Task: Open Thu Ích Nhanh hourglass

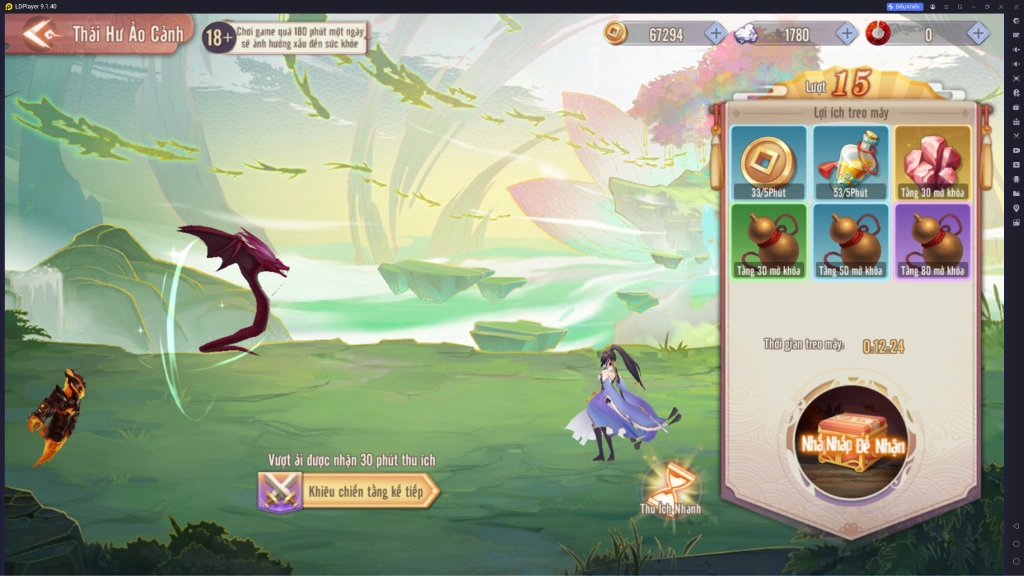Action: (x=671, y=486)
